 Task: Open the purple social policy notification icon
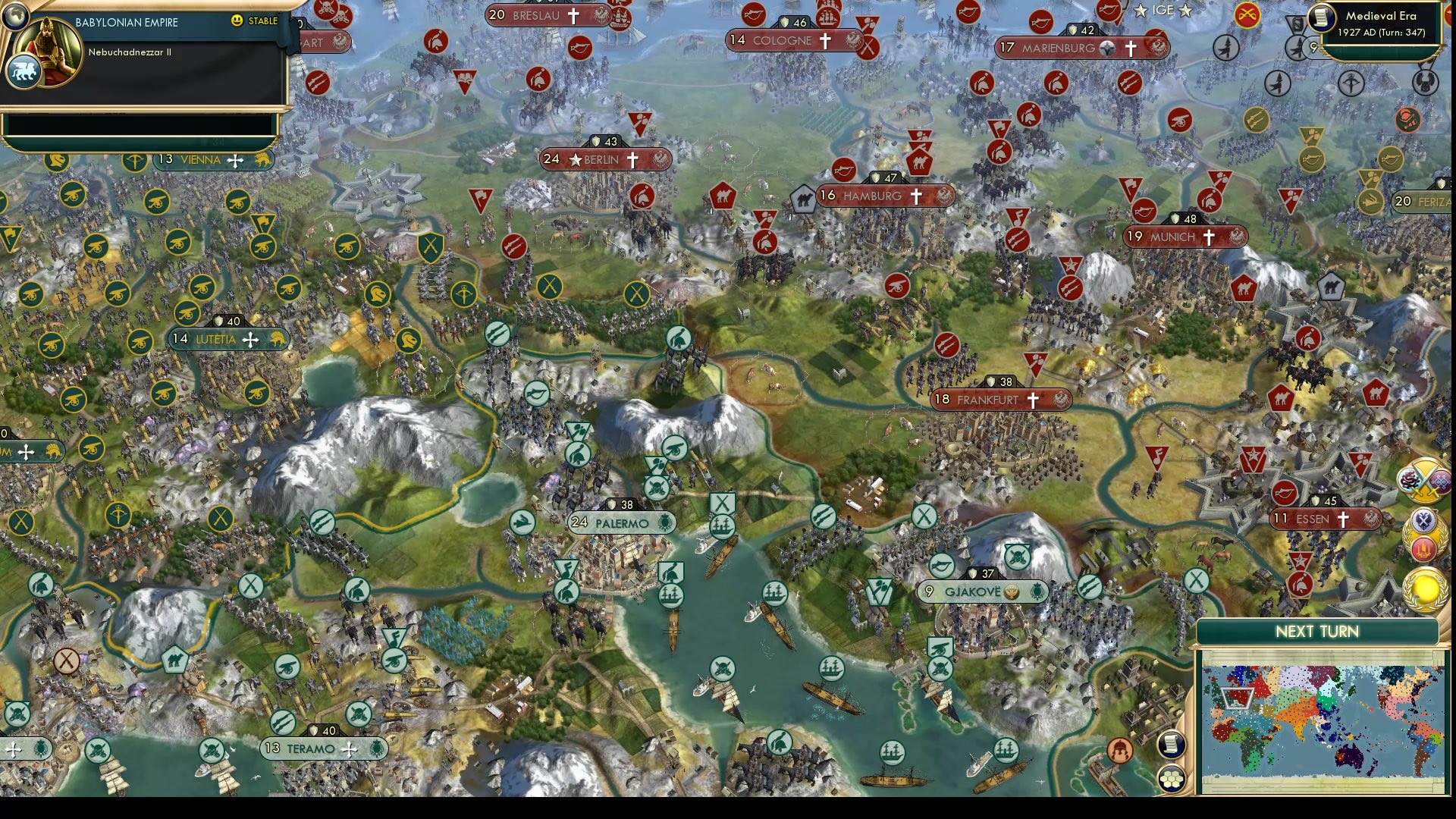[1440, 483]
